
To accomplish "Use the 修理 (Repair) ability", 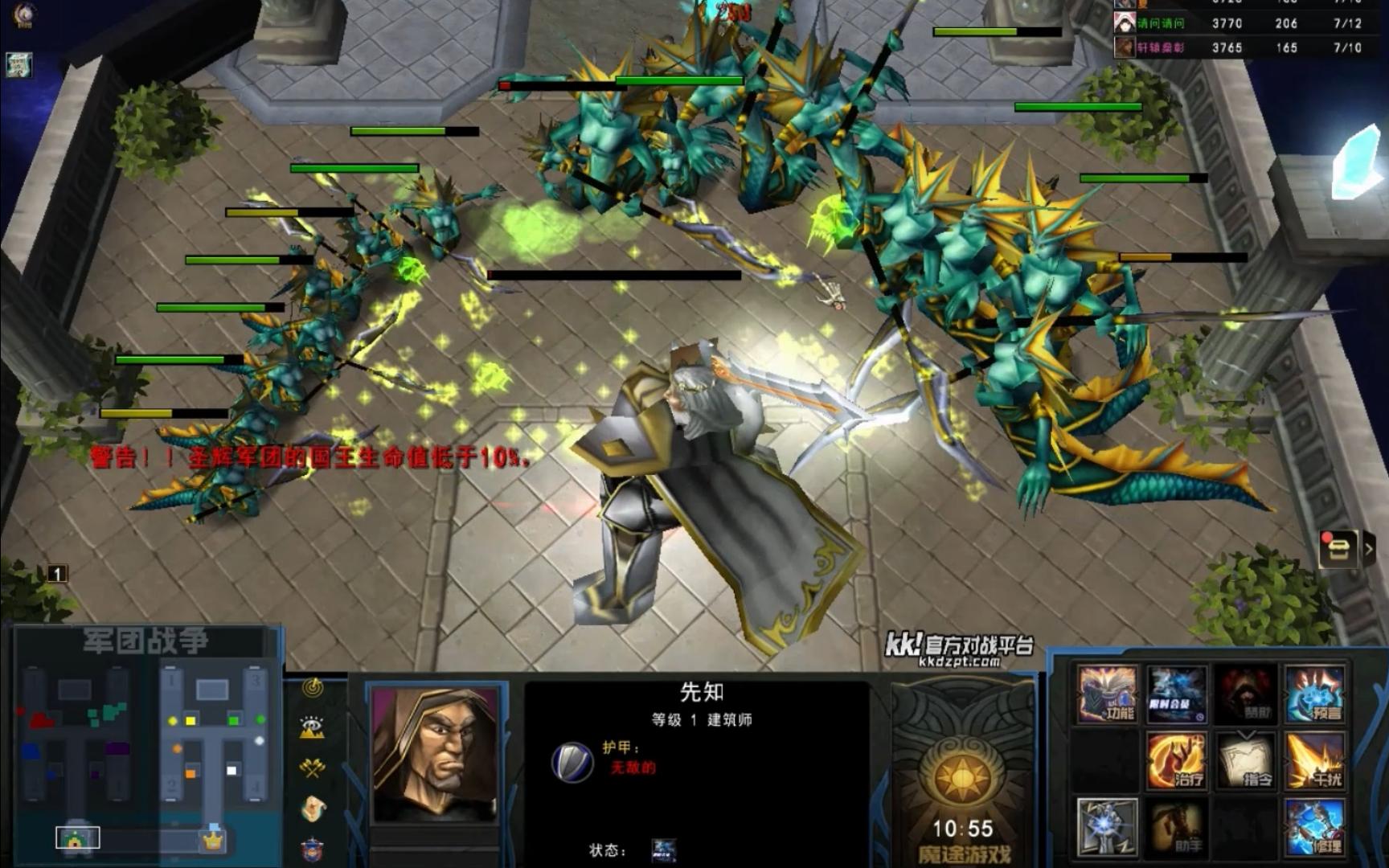I will point(1314,827).
